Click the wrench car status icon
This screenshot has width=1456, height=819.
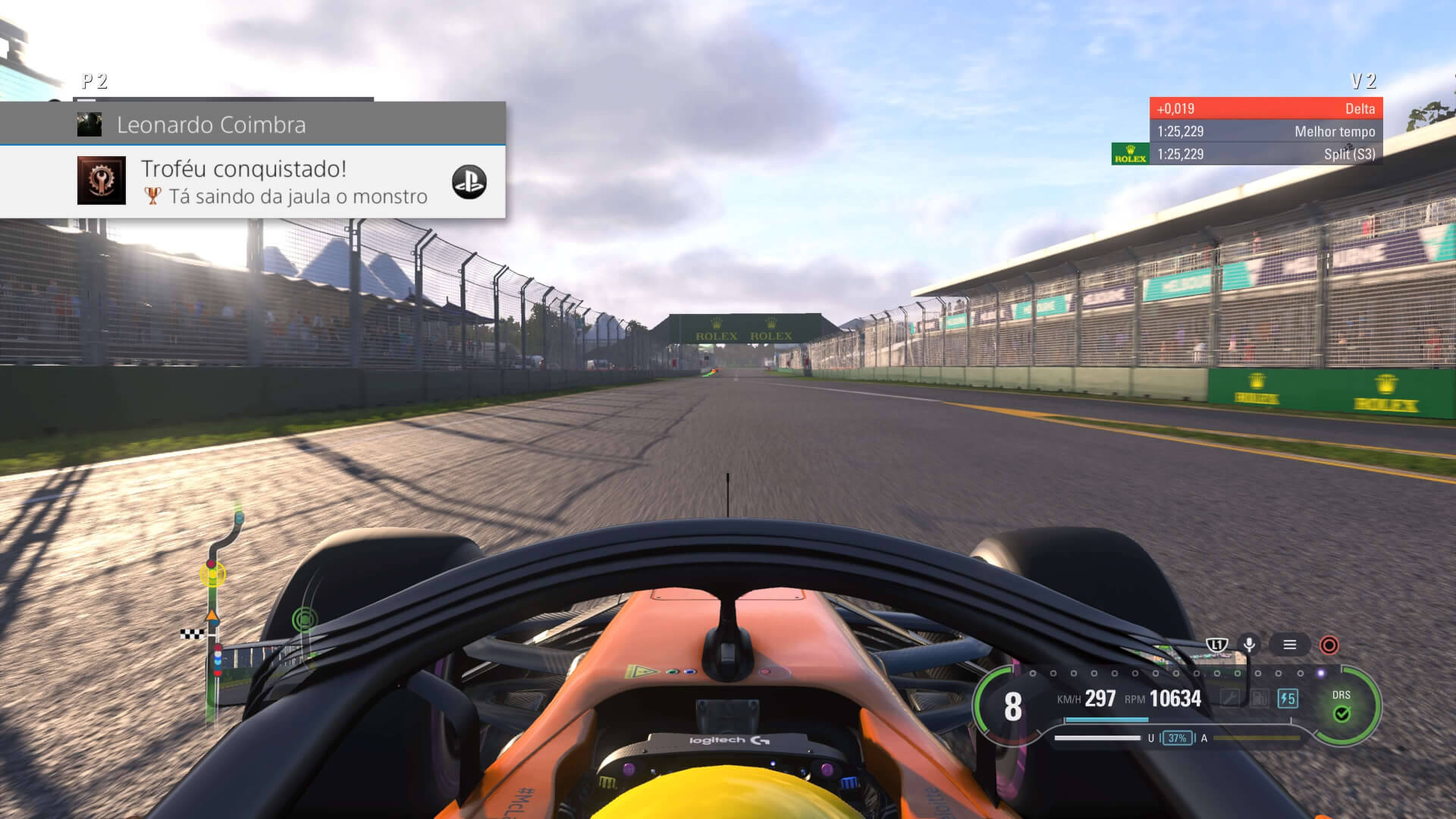coord(1230,698)
